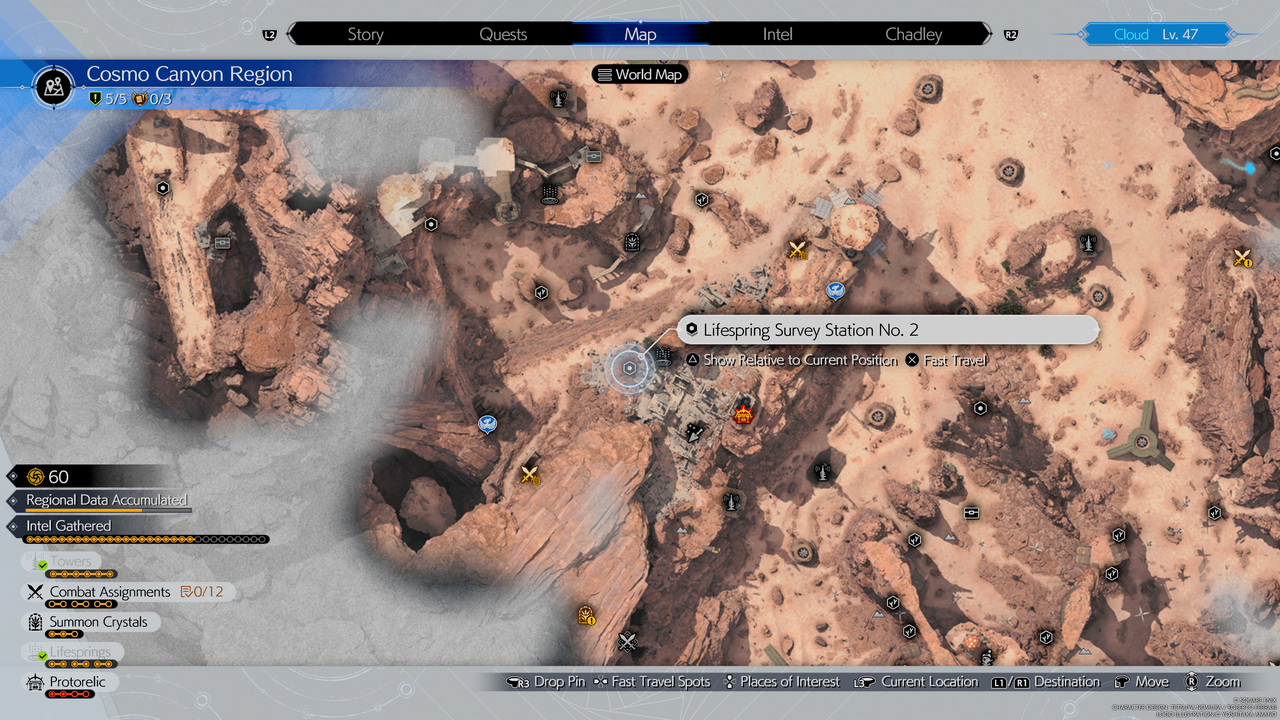Select the red protorelic map marker
Image resolution: width=1280 pixels, height=720 pixels.
[743, 415]
